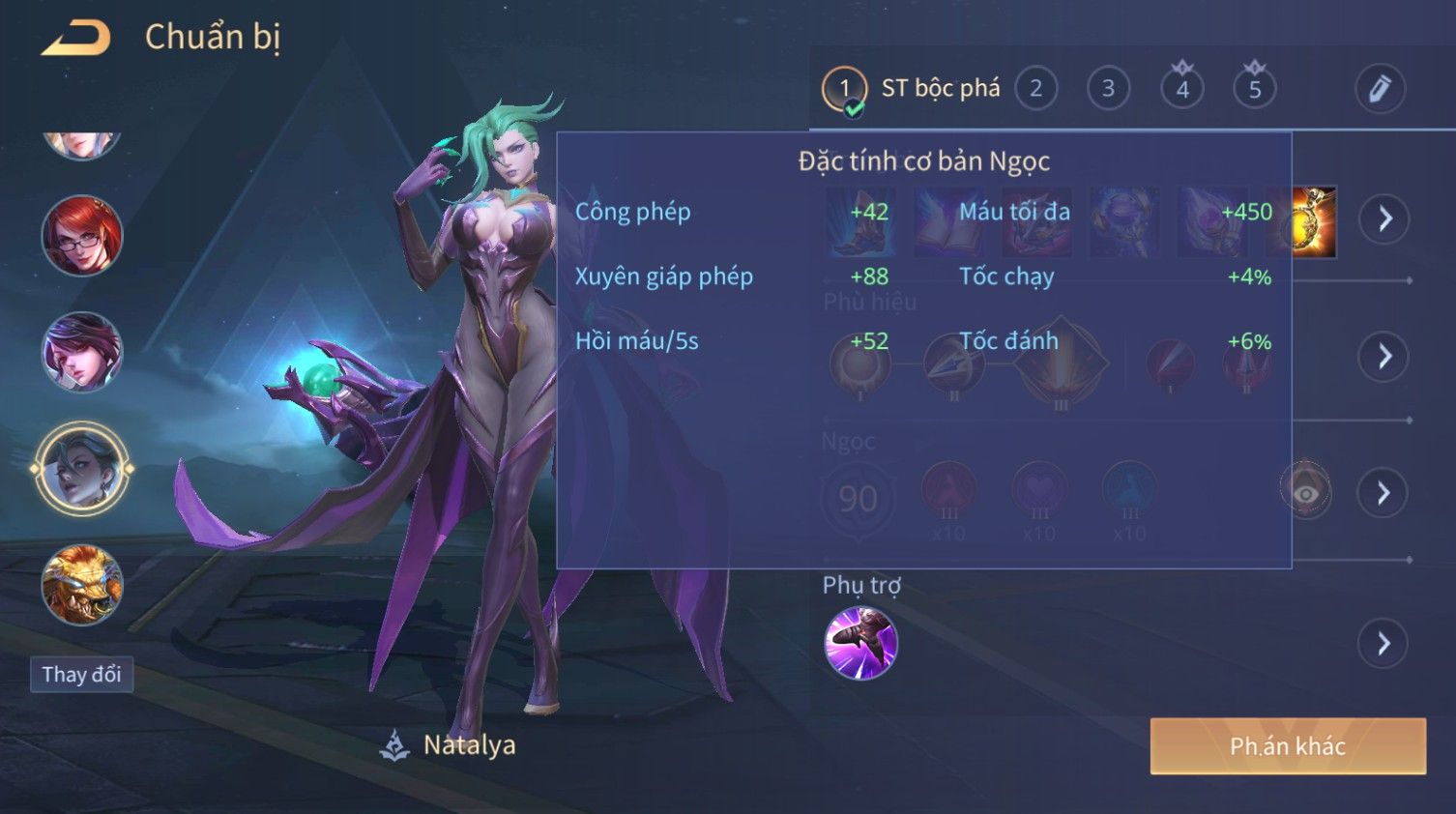Viewport: 1456px width, 814px height.
Task: Switch to loadout preset 3
Action: [x=1108, y=89]
